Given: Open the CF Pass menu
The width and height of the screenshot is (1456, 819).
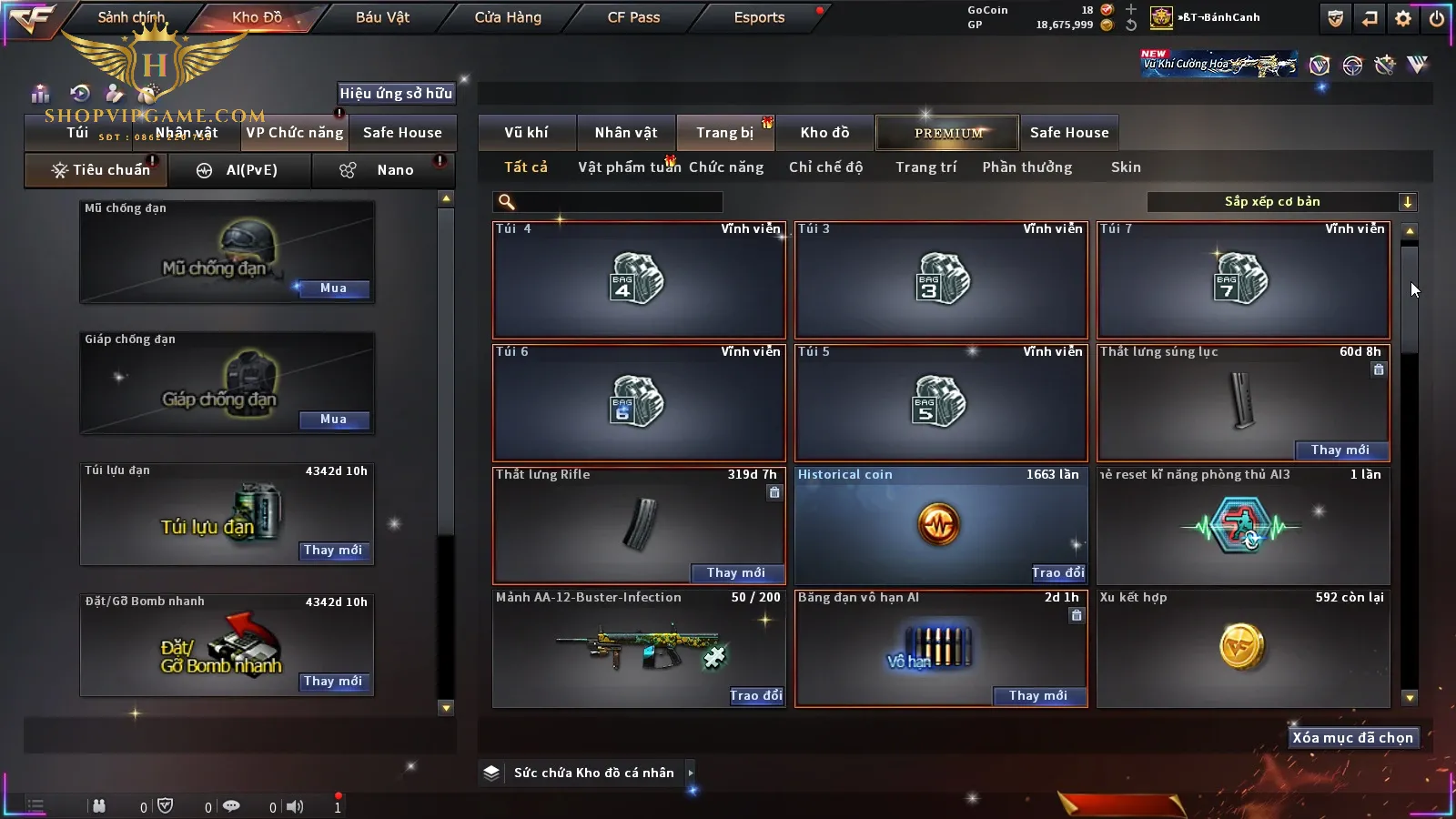Looking at the screenshot, I should click(x=633, y=17).
